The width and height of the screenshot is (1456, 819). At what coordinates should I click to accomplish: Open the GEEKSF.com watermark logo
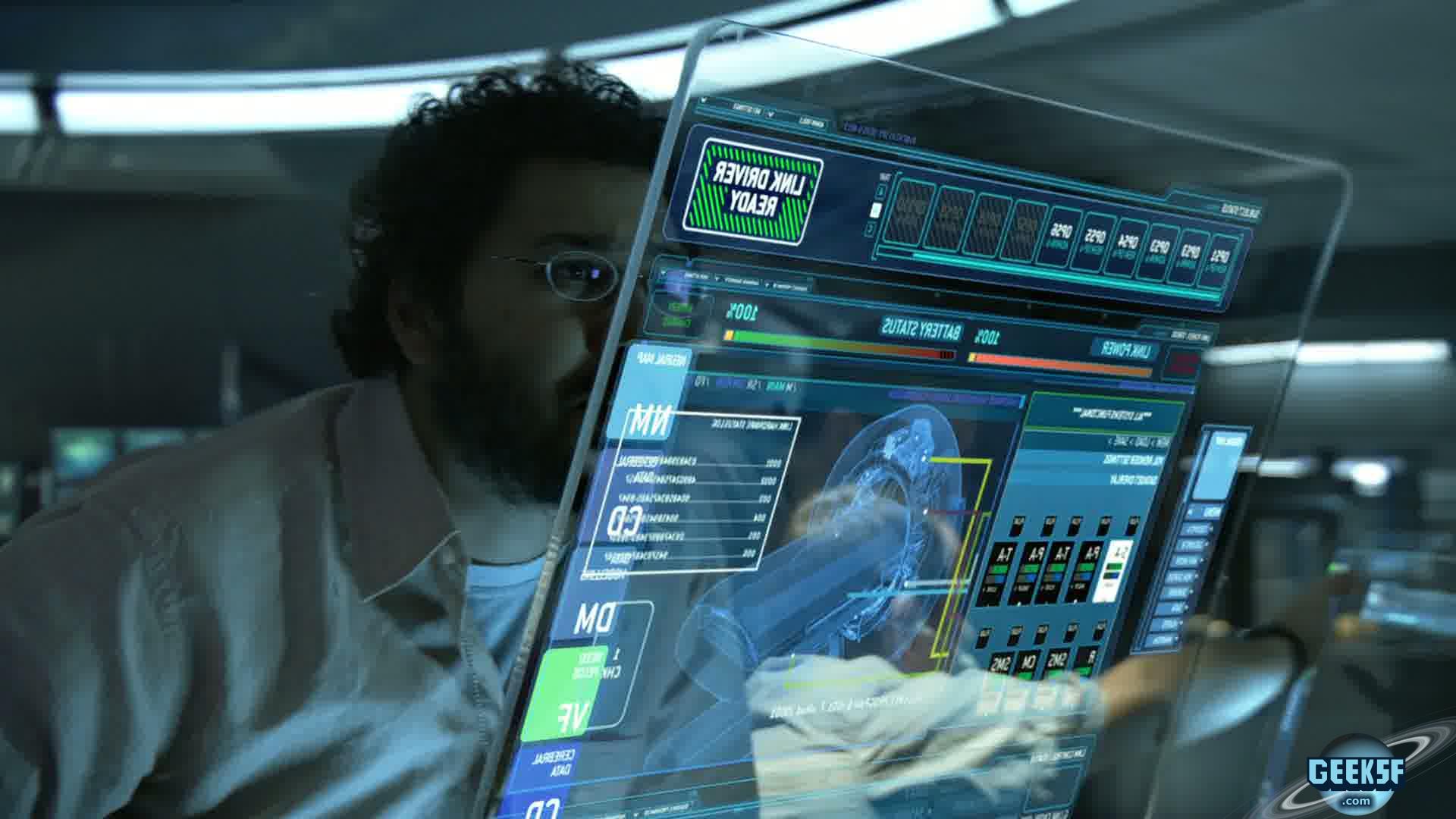point(1357,775)
